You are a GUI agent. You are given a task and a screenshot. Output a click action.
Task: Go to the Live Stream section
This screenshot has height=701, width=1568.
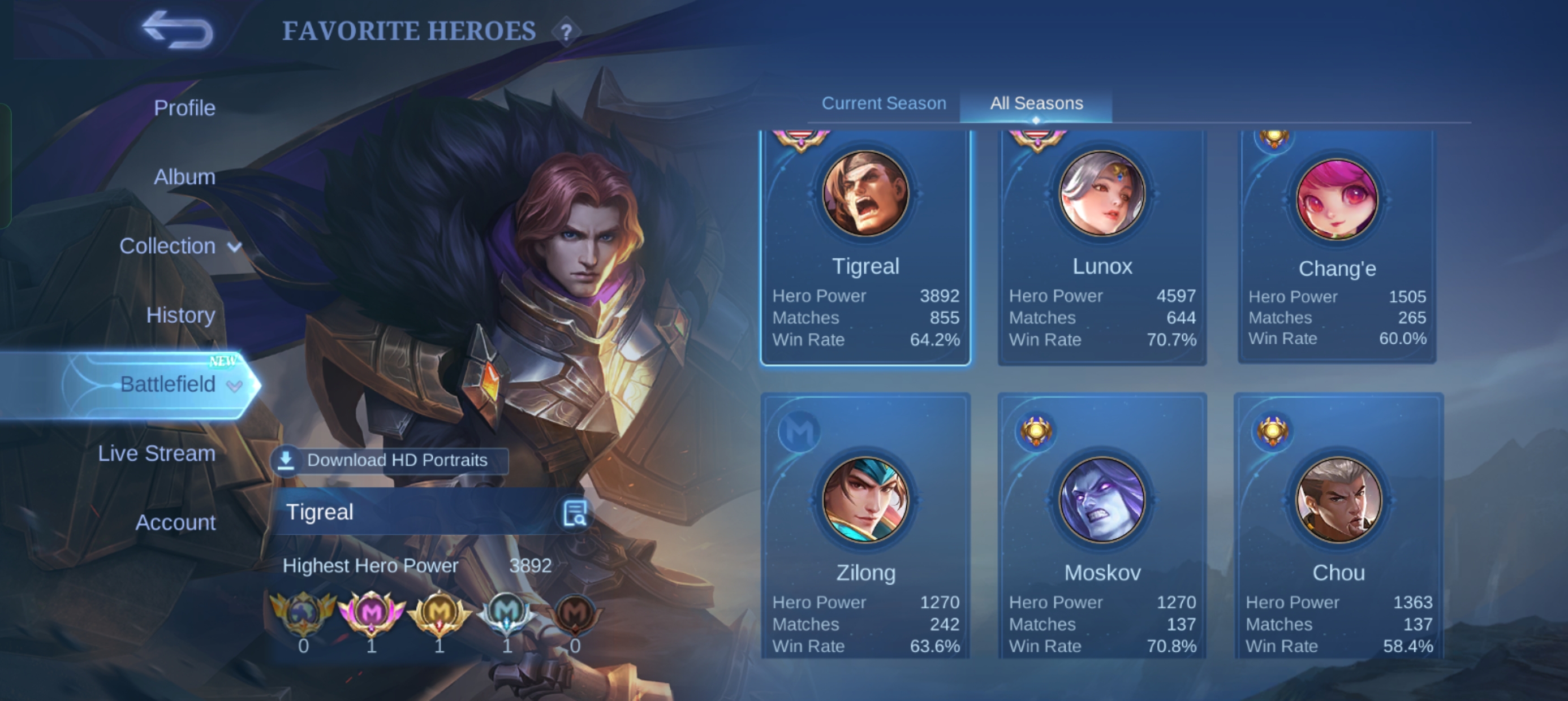(x=157, y=453)
